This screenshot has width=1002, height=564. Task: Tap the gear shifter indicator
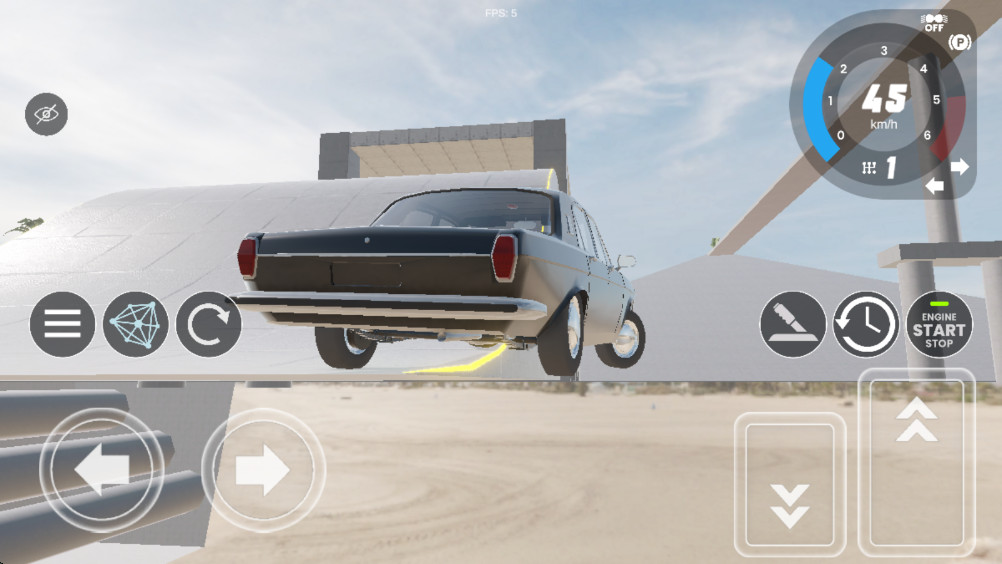pyautogui.click(x=879, y=168)
